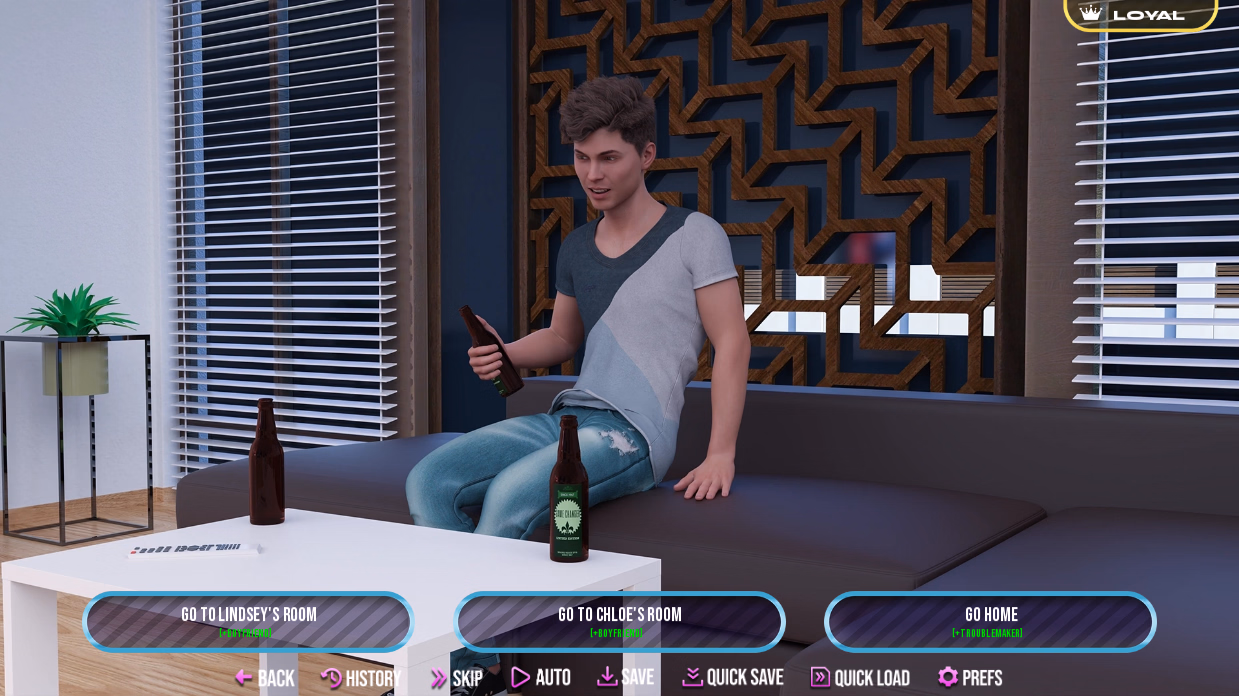Turn on Auto advance

point(541,678)
